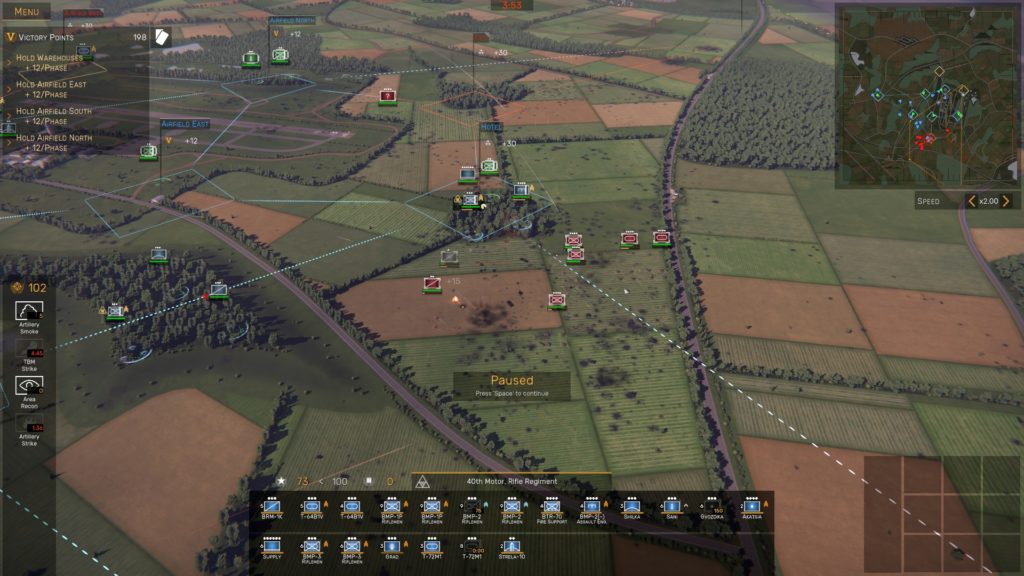Click the Hold Warehouses objective
This screenshot has width=1024, height=576.
(x=50, y=63)
